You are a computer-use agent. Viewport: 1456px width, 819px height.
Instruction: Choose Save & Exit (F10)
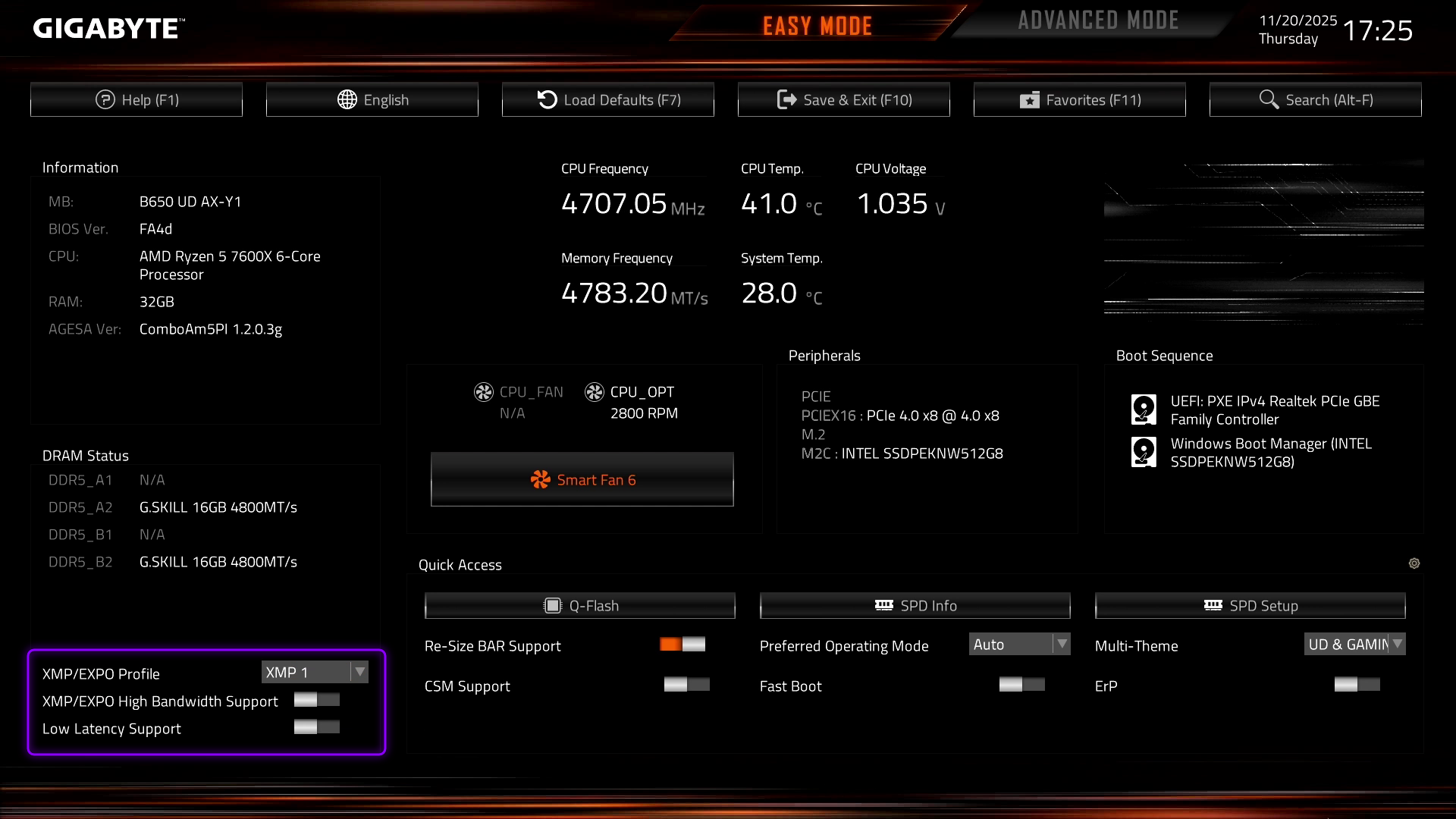coord(844,99)
